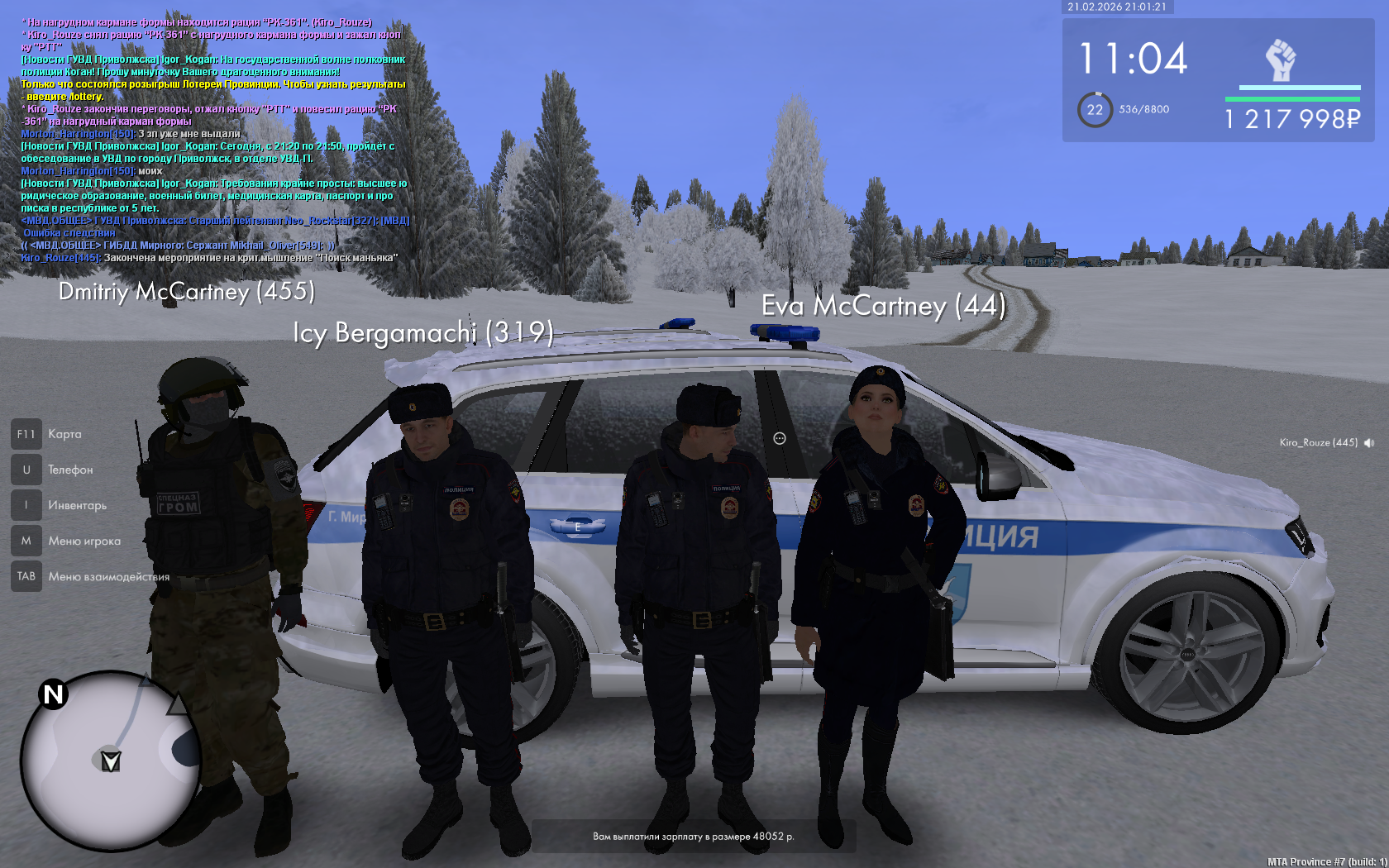Click the player arrow marker on minimap
Viewport: 1389px width, 868px height.
tap(111, 761)
